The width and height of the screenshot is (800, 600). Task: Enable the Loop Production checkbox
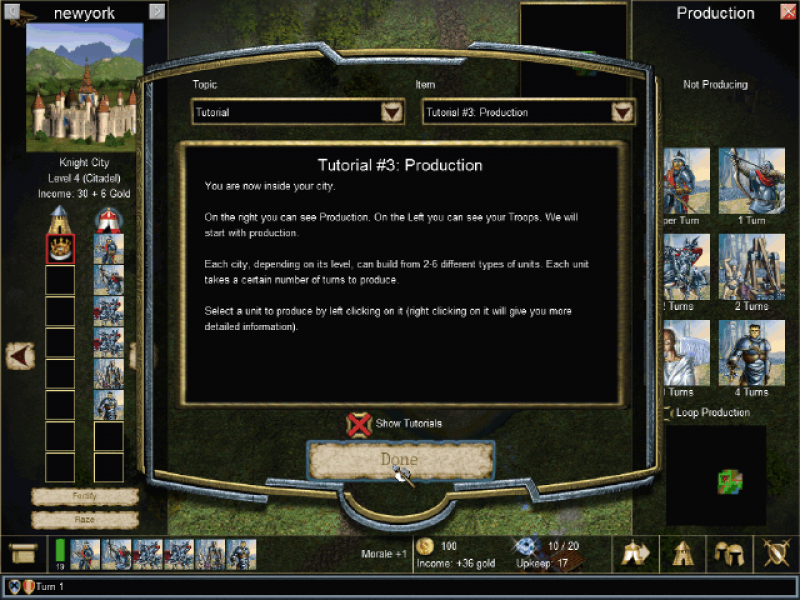point(668,413)
